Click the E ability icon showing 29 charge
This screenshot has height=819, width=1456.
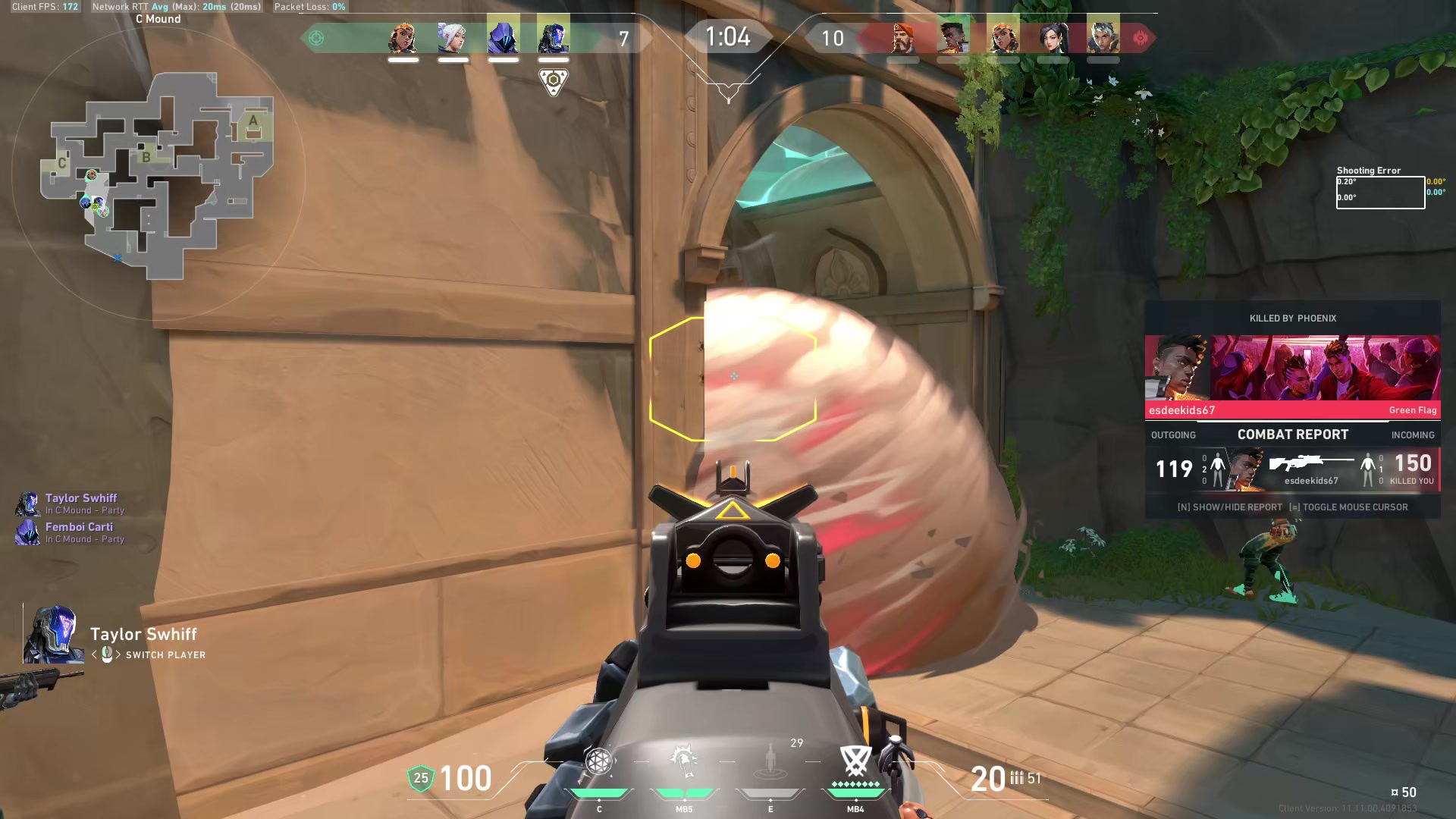[x=770, y=761]
